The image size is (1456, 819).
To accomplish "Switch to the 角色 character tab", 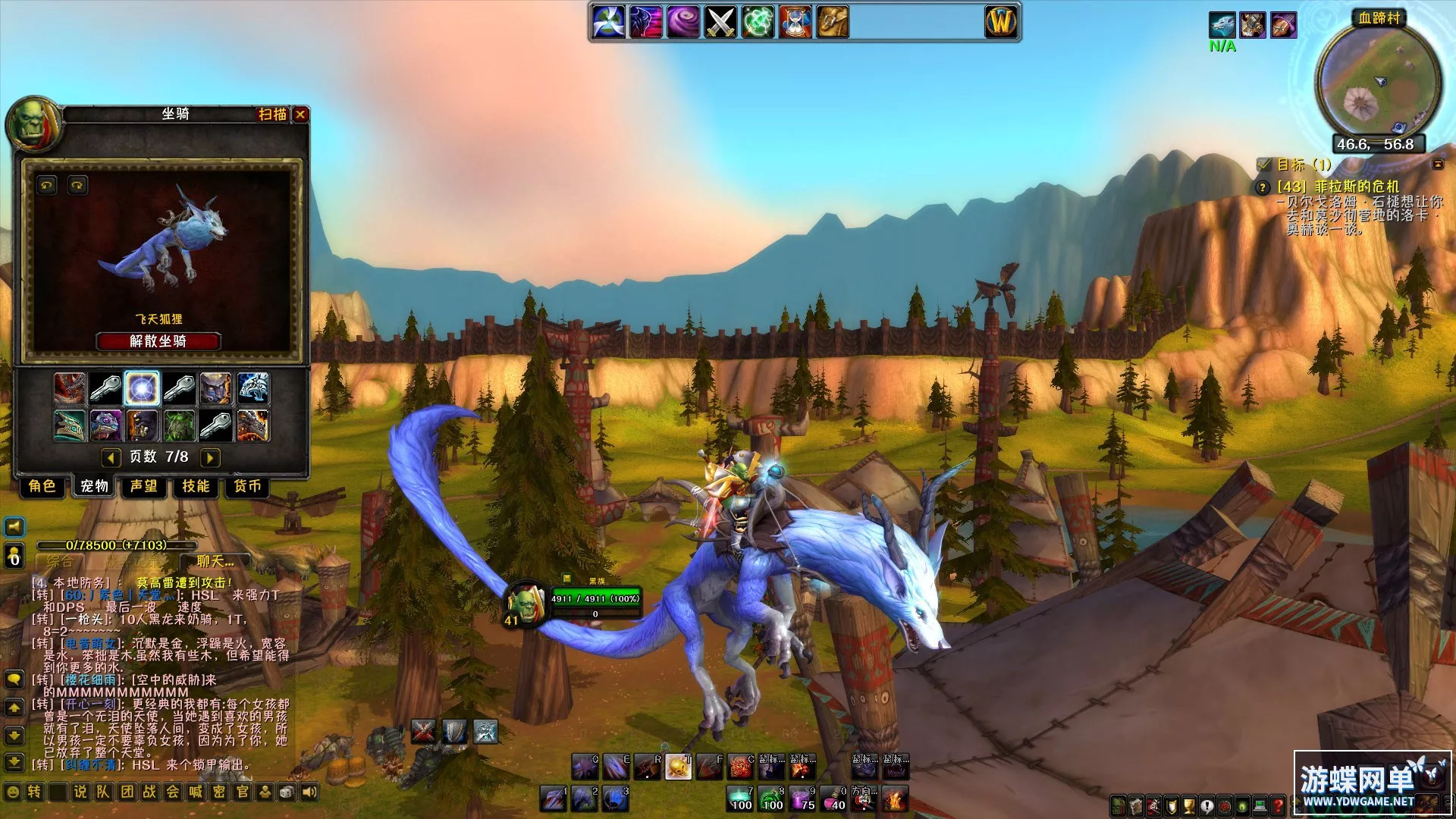I will click(42, 486).
